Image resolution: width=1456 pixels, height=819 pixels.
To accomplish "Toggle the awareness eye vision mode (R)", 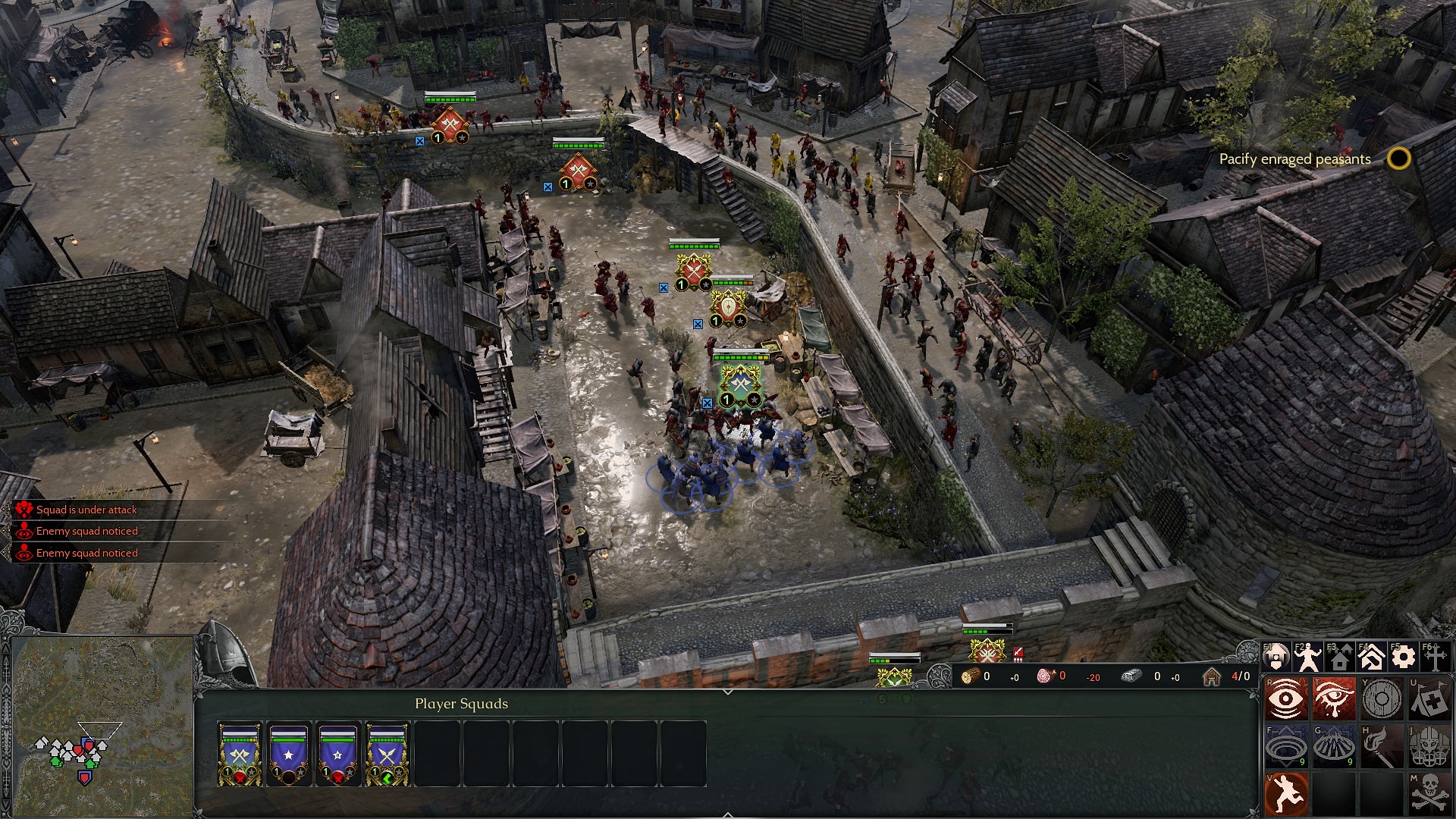I will point(1287,698).
